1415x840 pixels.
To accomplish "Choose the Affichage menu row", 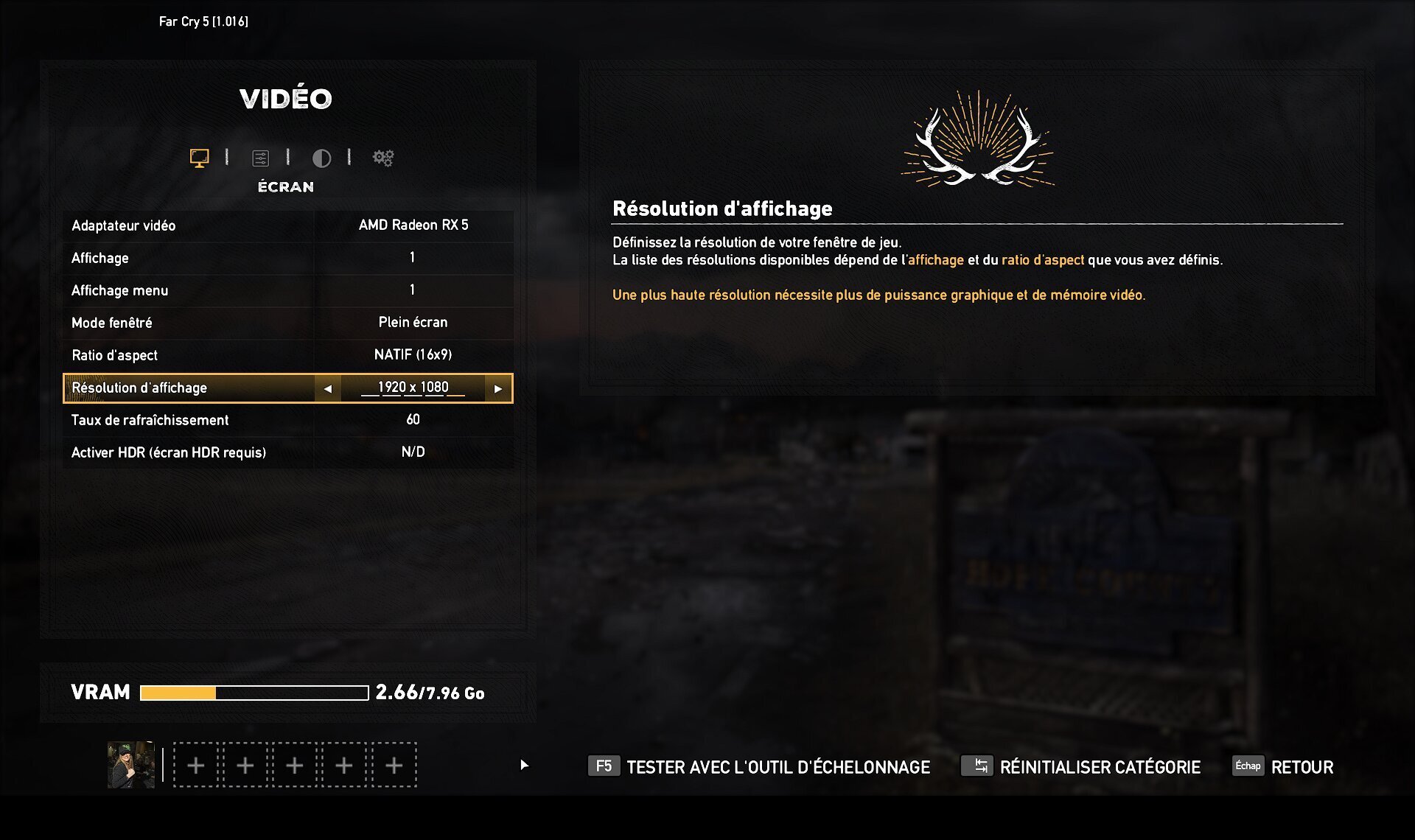I will coord(287,290).
